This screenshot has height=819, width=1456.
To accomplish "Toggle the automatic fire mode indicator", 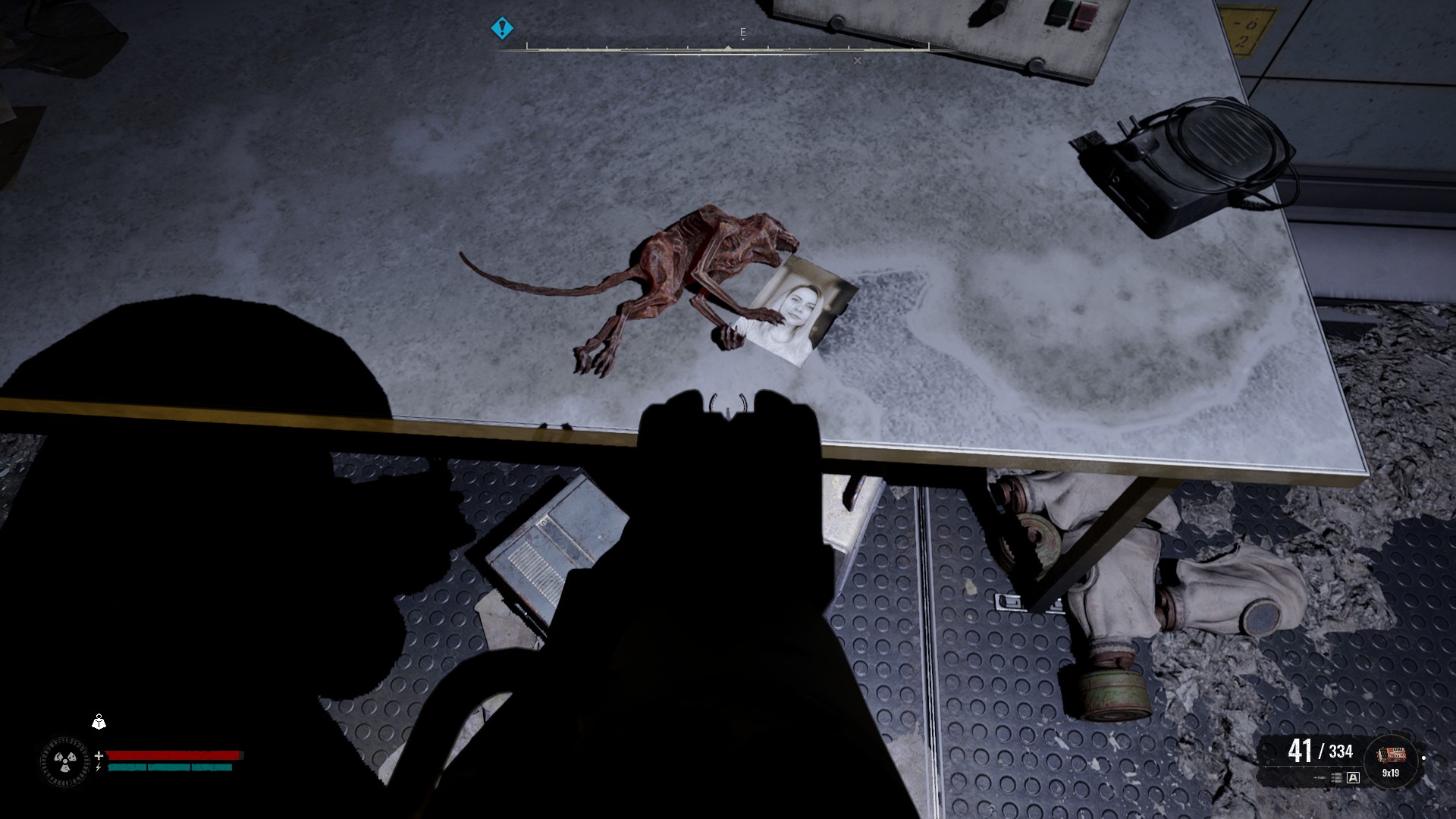I will (1353, 777).
